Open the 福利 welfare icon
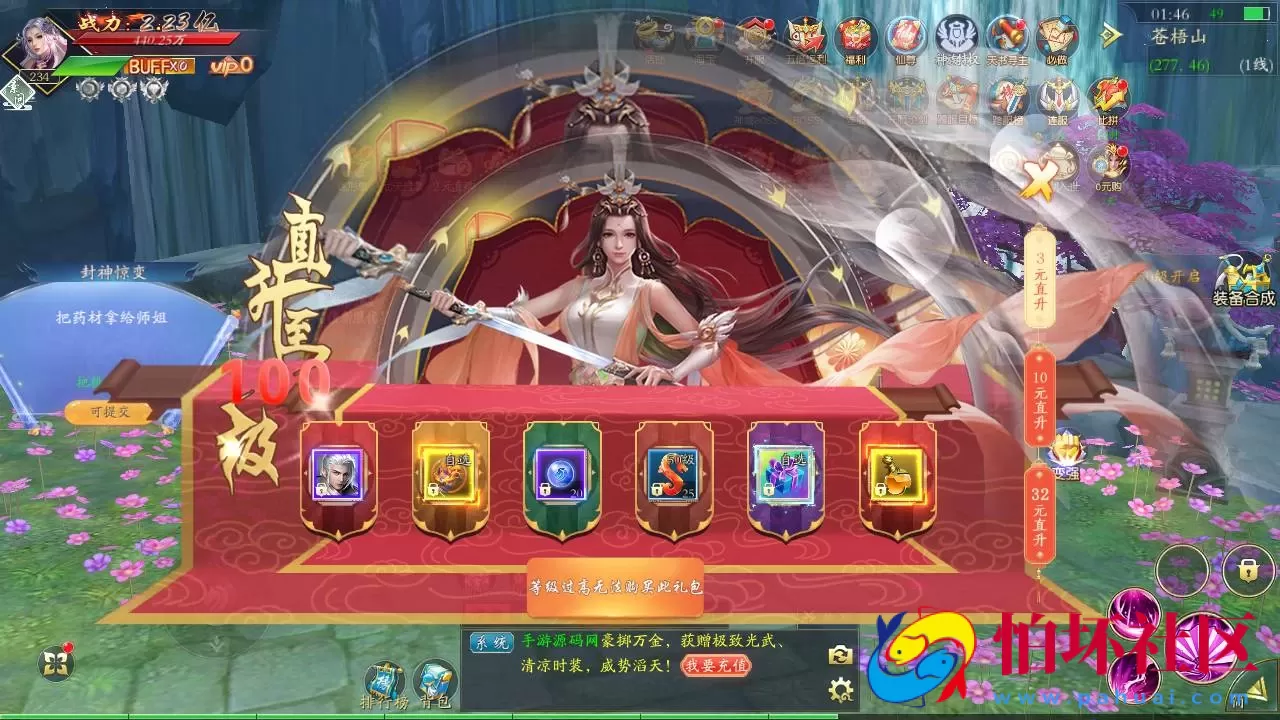This screenshot has height=720, width=1280. (855, 32)
